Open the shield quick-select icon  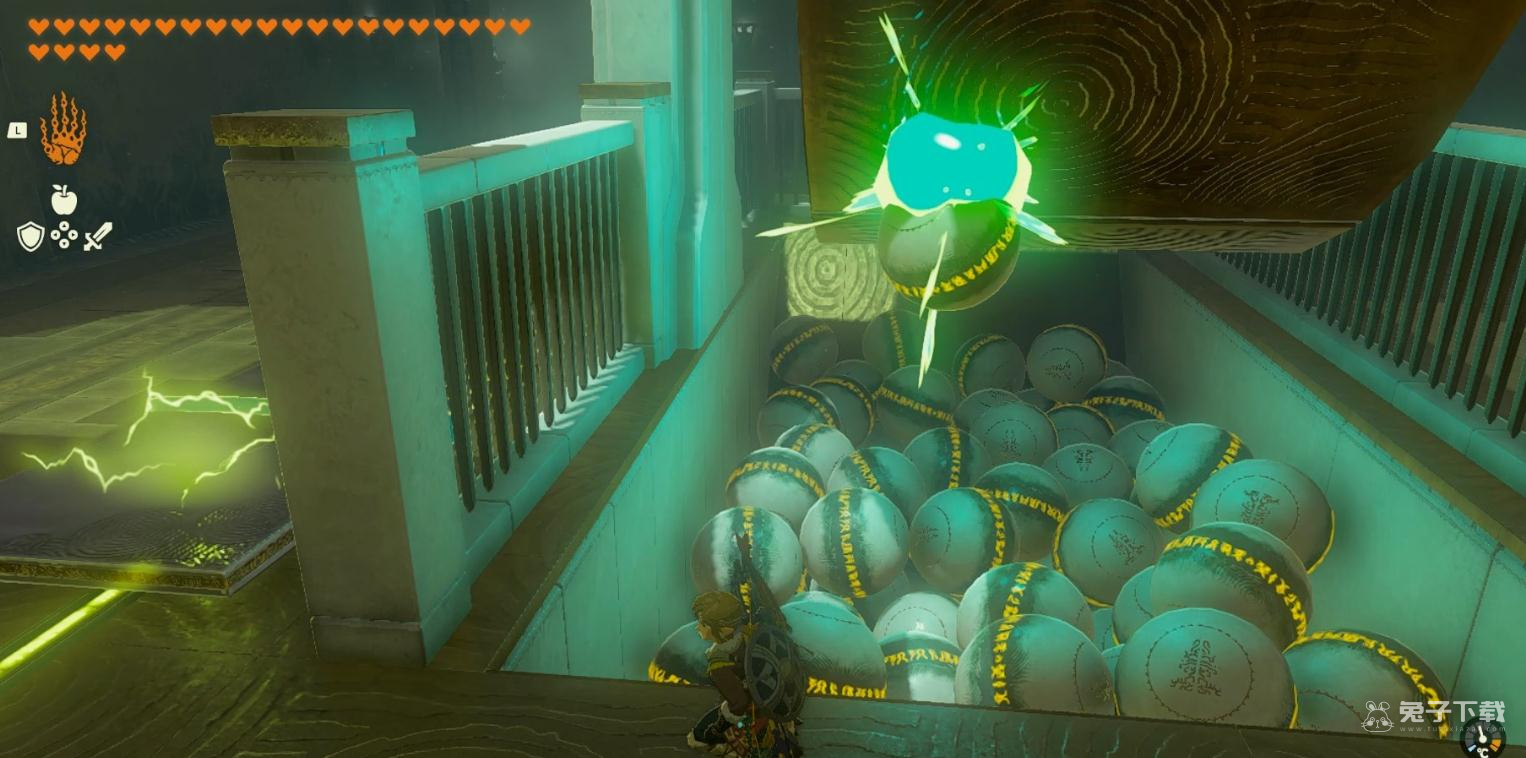tap(30, 236)
